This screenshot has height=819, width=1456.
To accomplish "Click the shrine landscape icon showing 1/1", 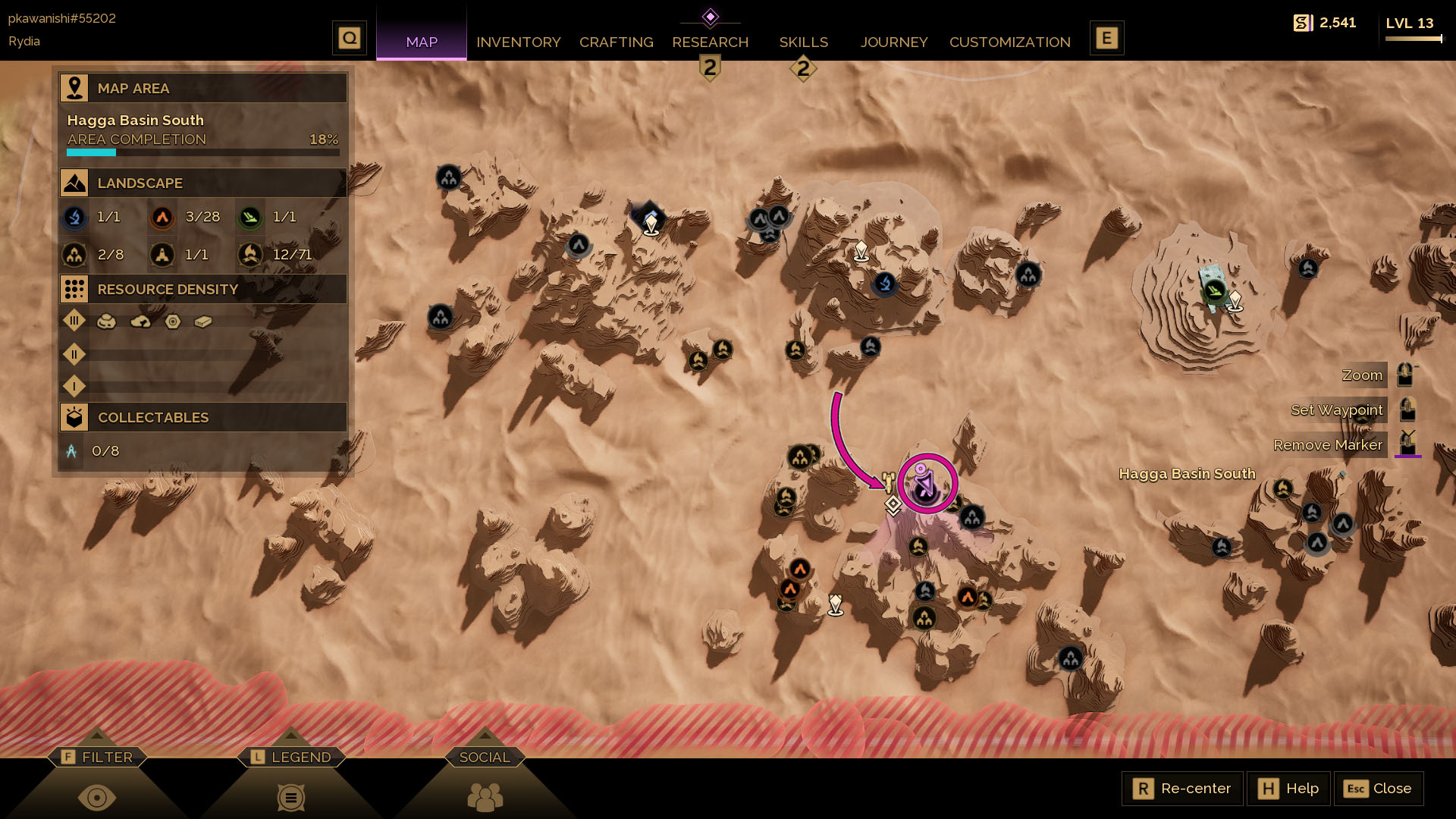I will point(162,255).
